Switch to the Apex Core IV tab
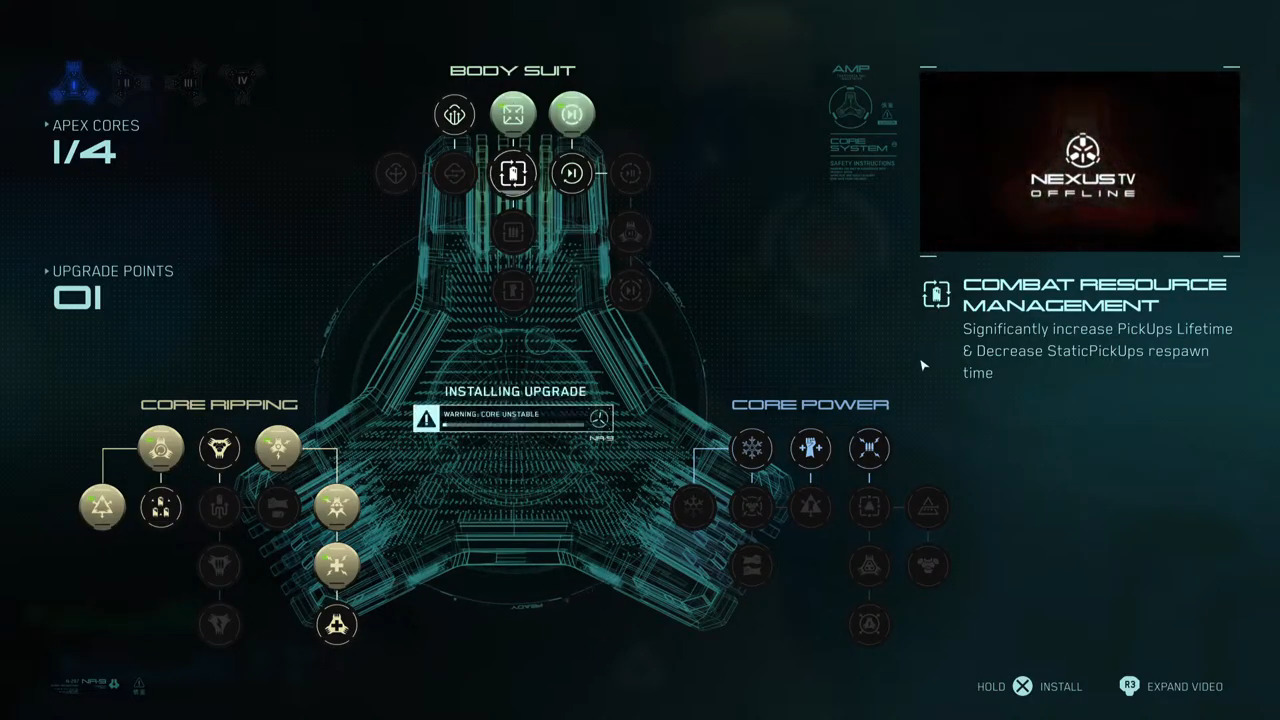The image size is (1280, 720). (x=241, y=80)
